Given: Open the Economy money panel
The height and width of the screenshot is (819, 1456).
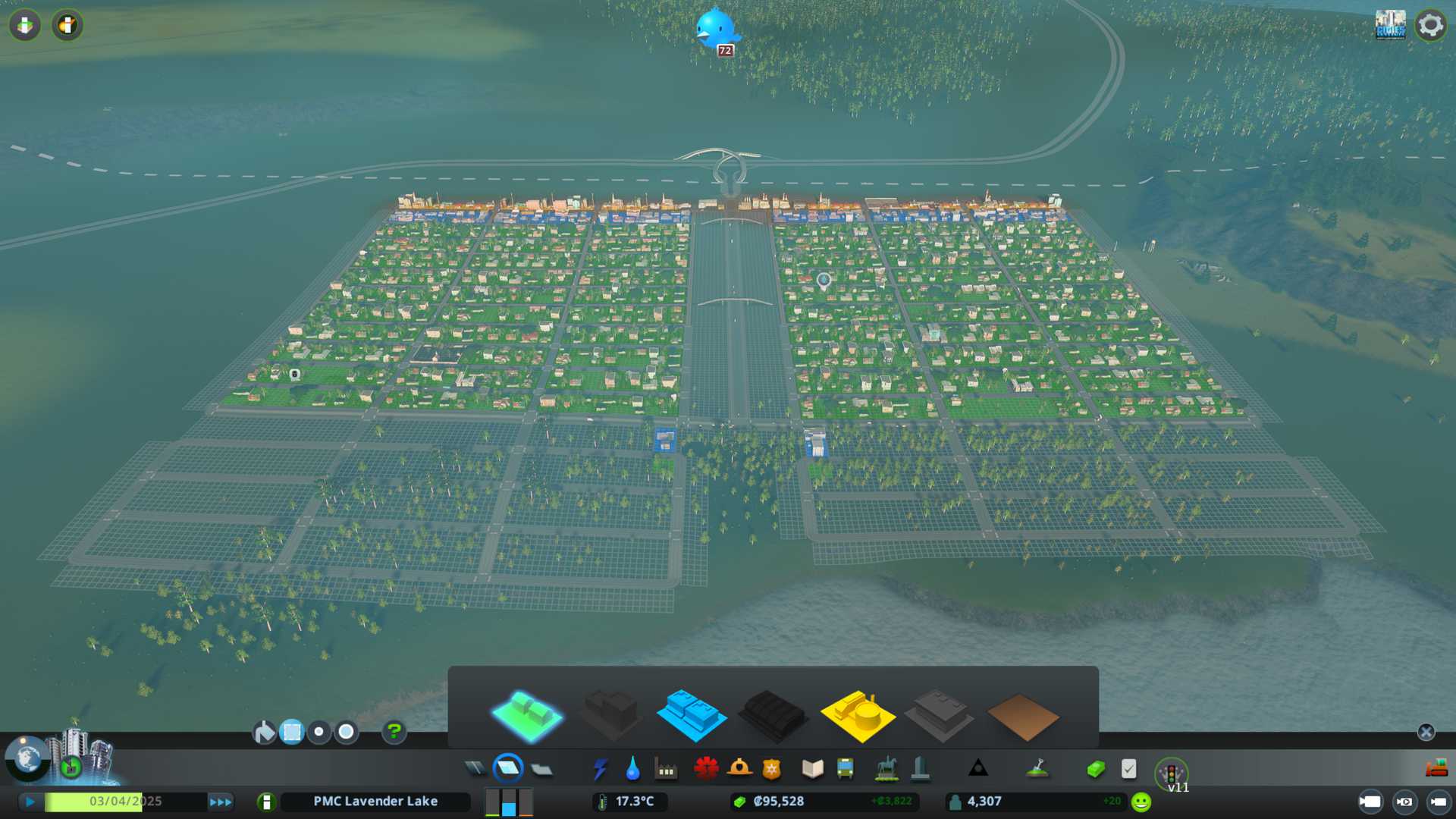Looking at the screenshot, I should (x=1095, y=770).
